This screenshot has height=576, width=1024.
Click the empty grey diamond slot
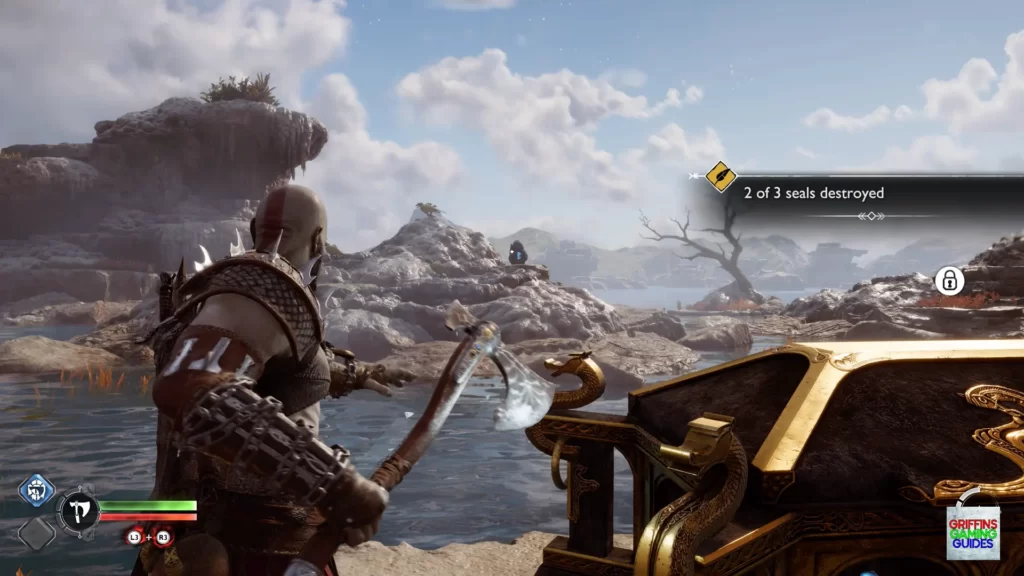click(x=36, y=532)
